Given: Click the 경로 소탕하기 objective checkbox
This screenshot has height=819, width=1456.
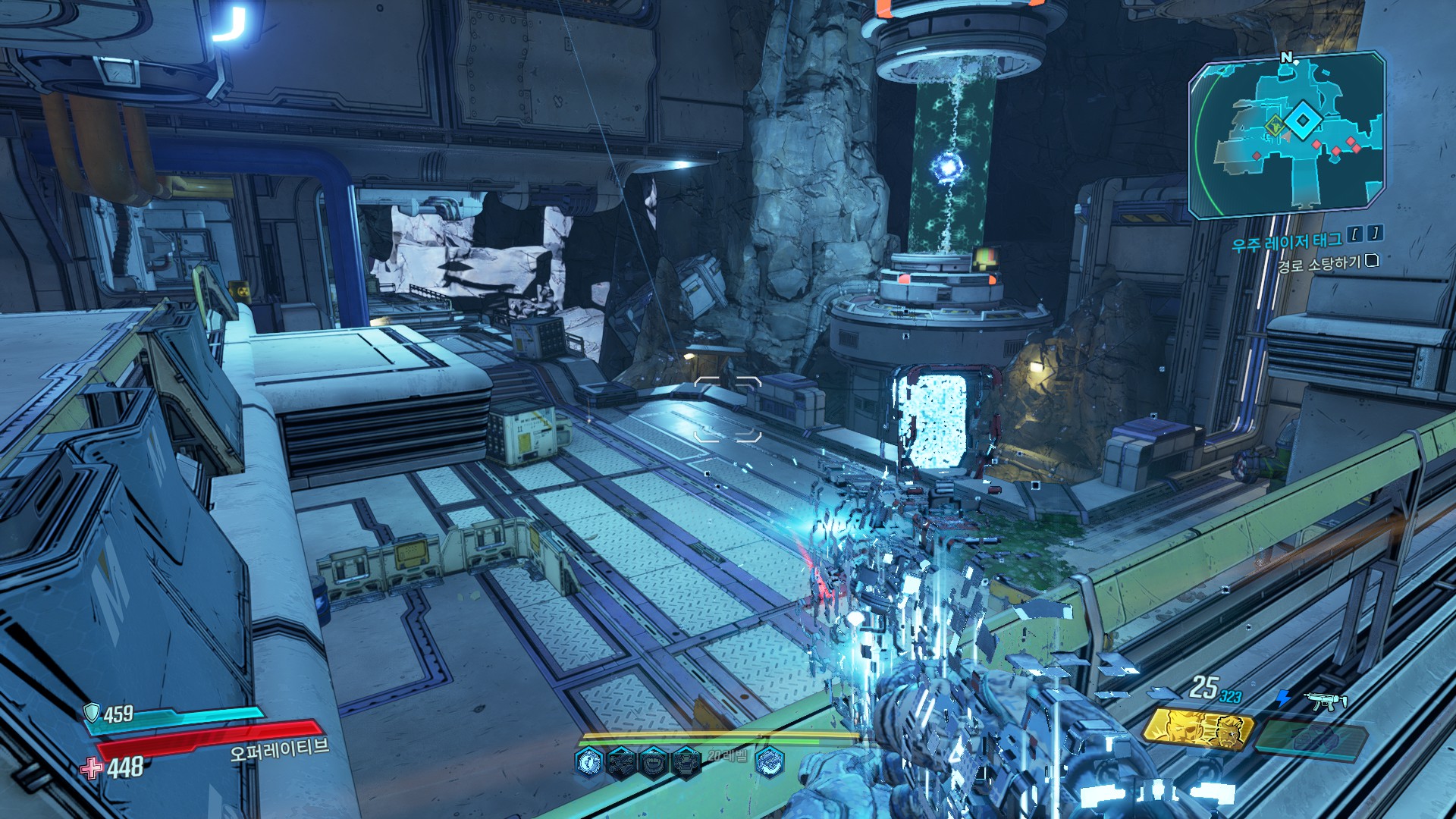Looking at the screenshot, I should pos(1371,261).
